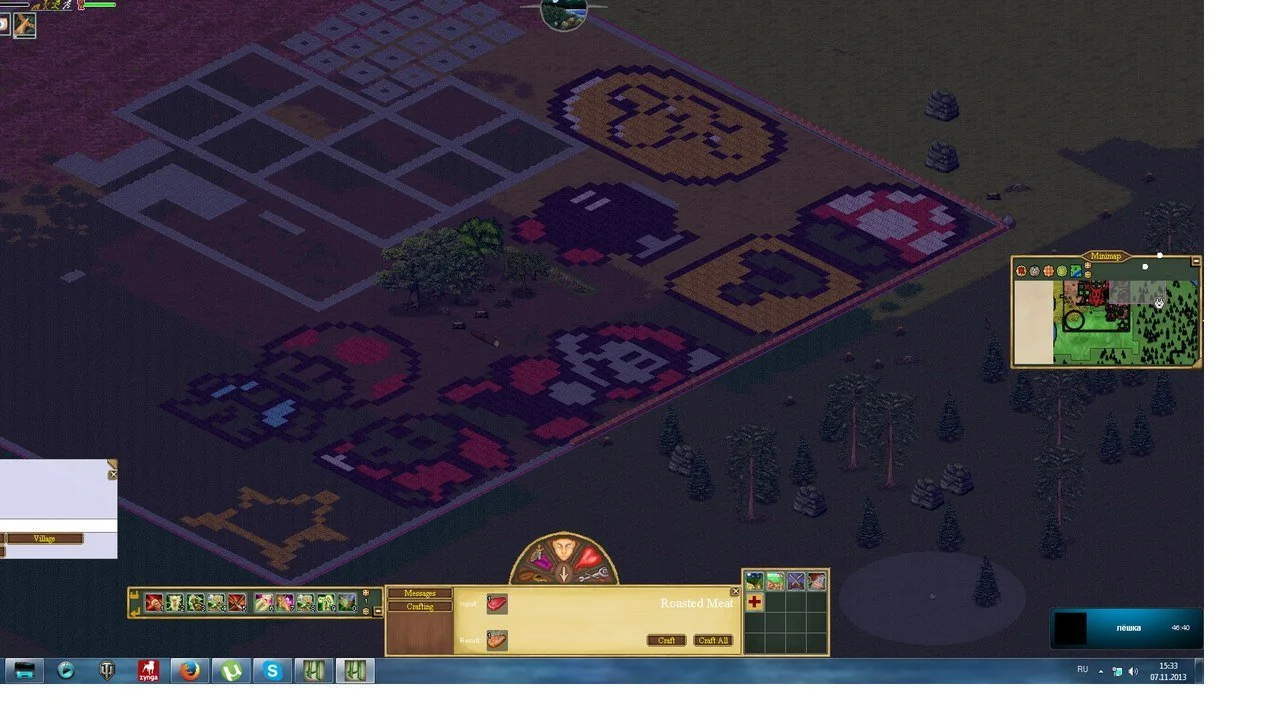Click the eye icon in the top-left corner

(5, 26)
